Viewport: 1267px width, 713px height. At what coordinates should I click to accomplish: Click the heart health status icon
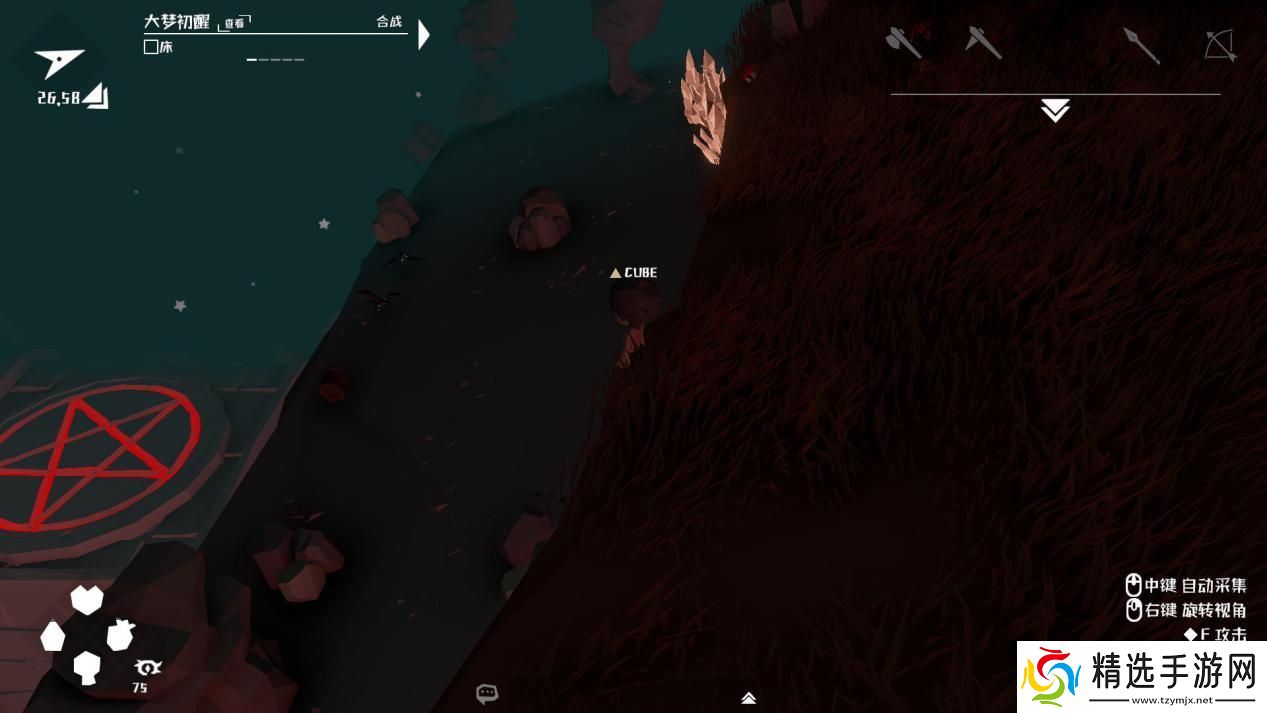tap(87, 599)
